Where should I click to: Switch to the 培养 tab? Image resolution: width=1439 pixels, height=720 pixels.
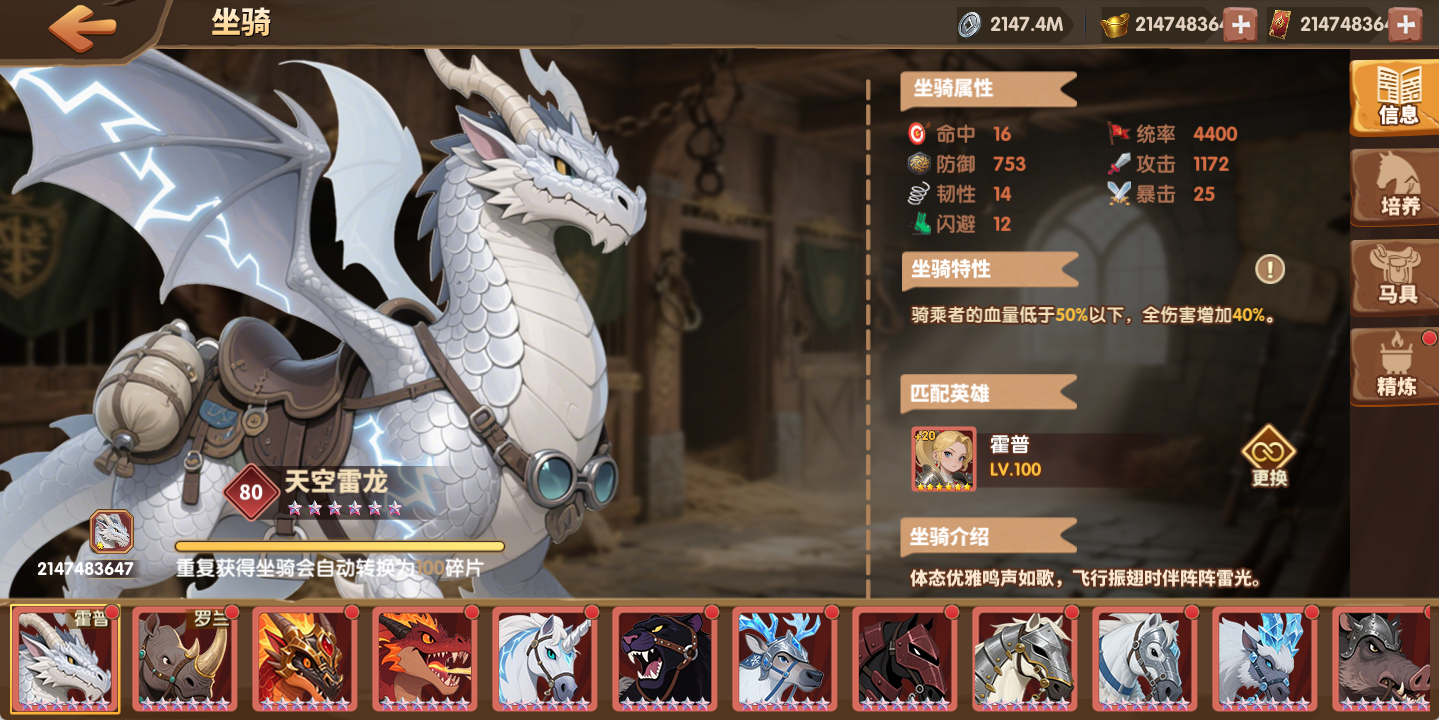1394,188
